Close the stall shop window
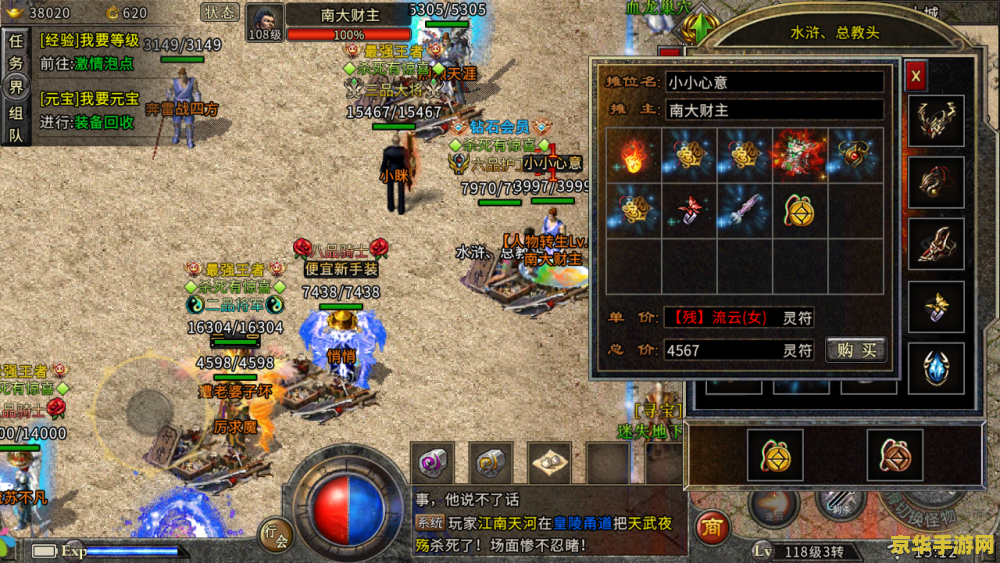Viewport: 1000px width, 563px height. tap(916, 76)
